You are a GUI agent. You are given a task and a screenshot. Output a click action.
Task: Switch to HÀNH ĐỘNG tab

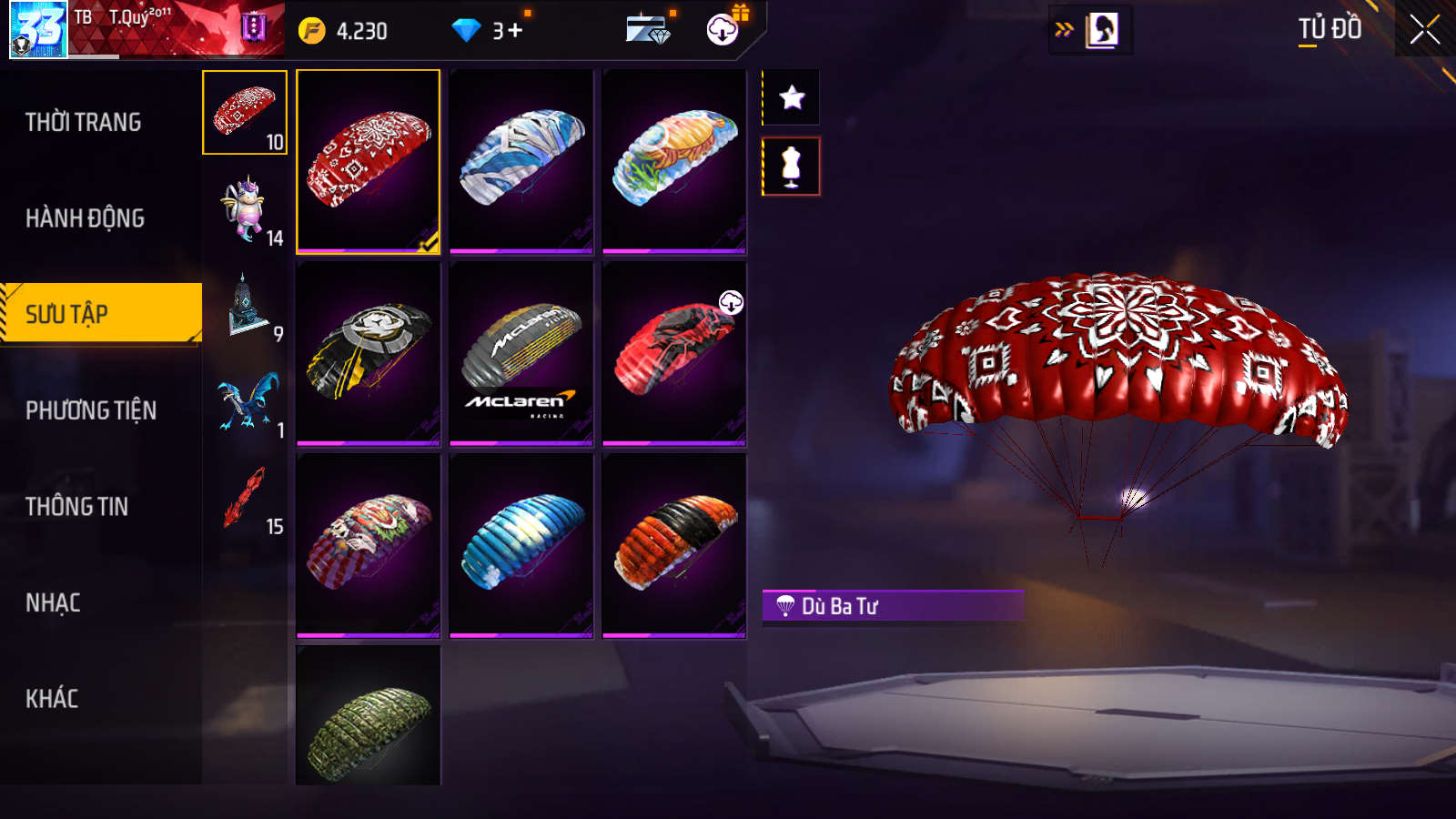point(85,218)
